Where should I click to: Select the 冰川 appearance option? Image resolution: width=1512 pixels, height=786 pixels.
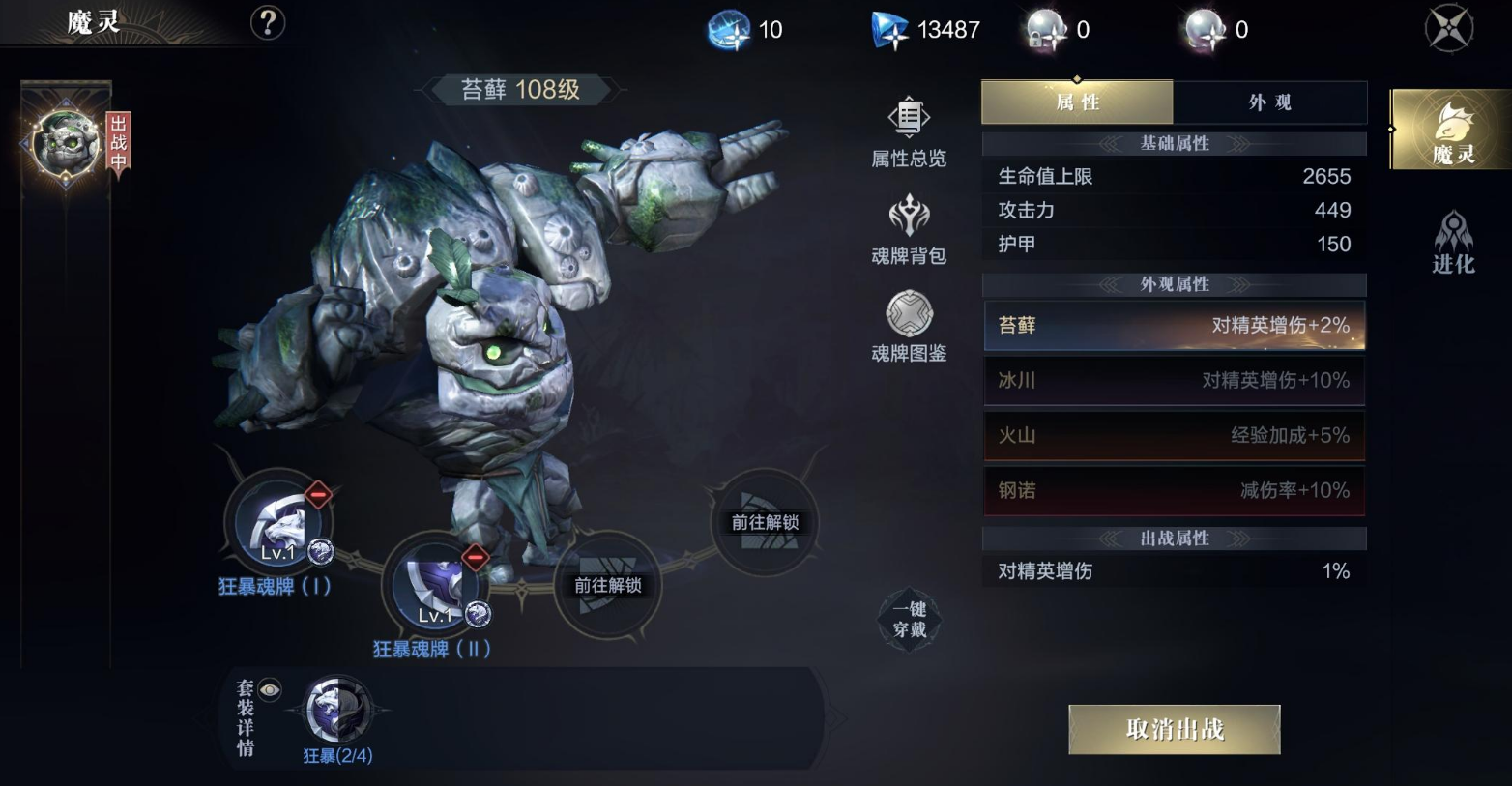pyautogui.click(x=1173, y=381)
